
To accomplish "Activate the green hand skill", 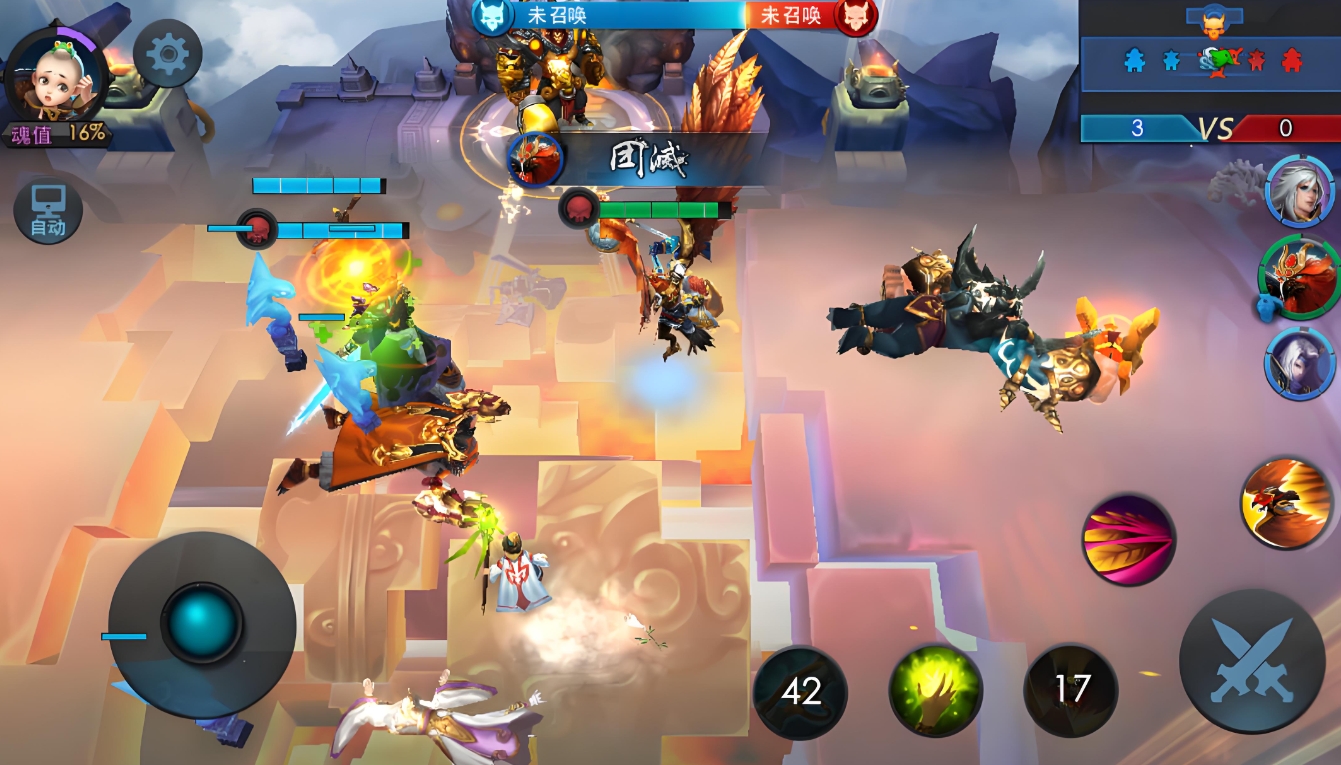I will coord(935,690).
